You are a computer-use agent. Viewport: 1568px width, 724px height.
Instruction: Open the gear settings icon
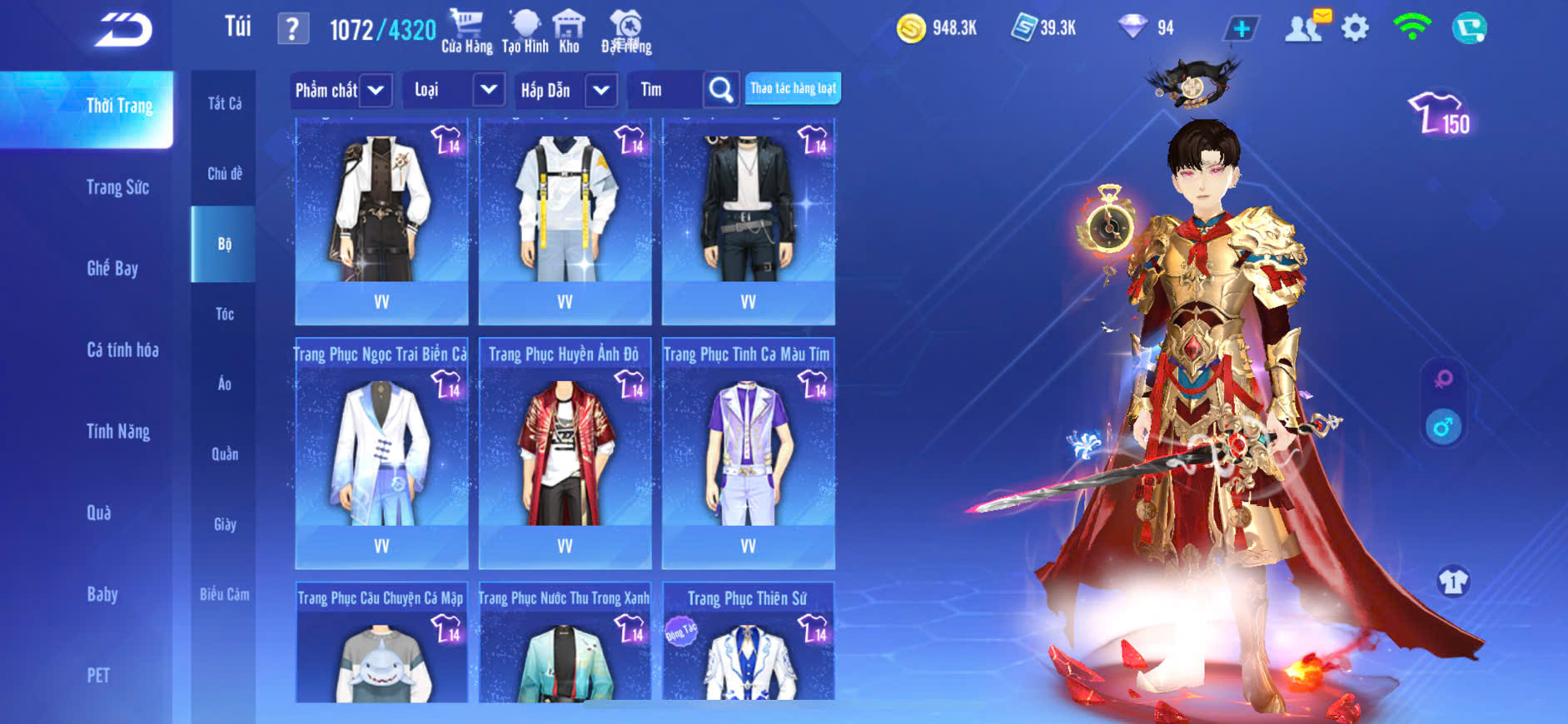coord(1355,29)
